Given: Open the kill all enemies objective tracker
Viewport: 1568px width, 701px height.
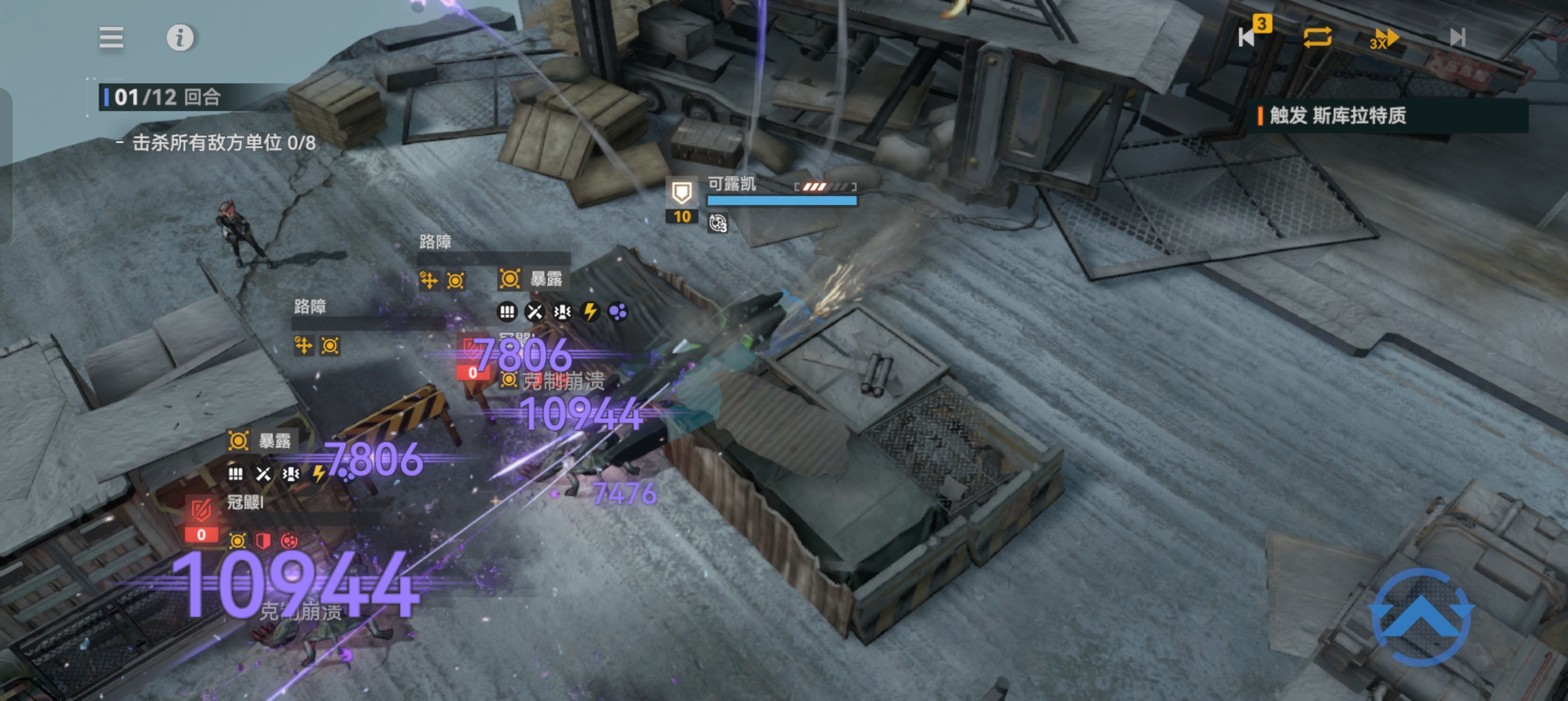Looking at the screenshot, I should 223,143.
